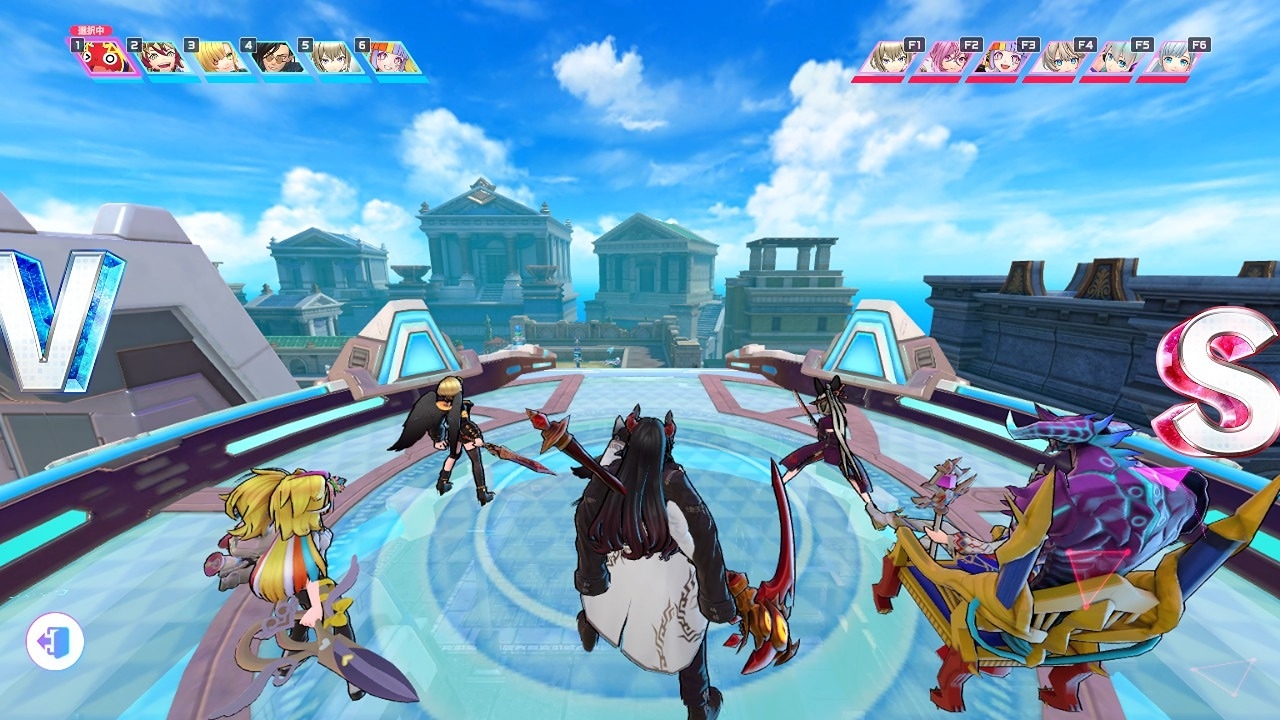Select the red creature portrait in slot 1
The width and height of the screenshot is (1280, 720).
pos(103,57)
